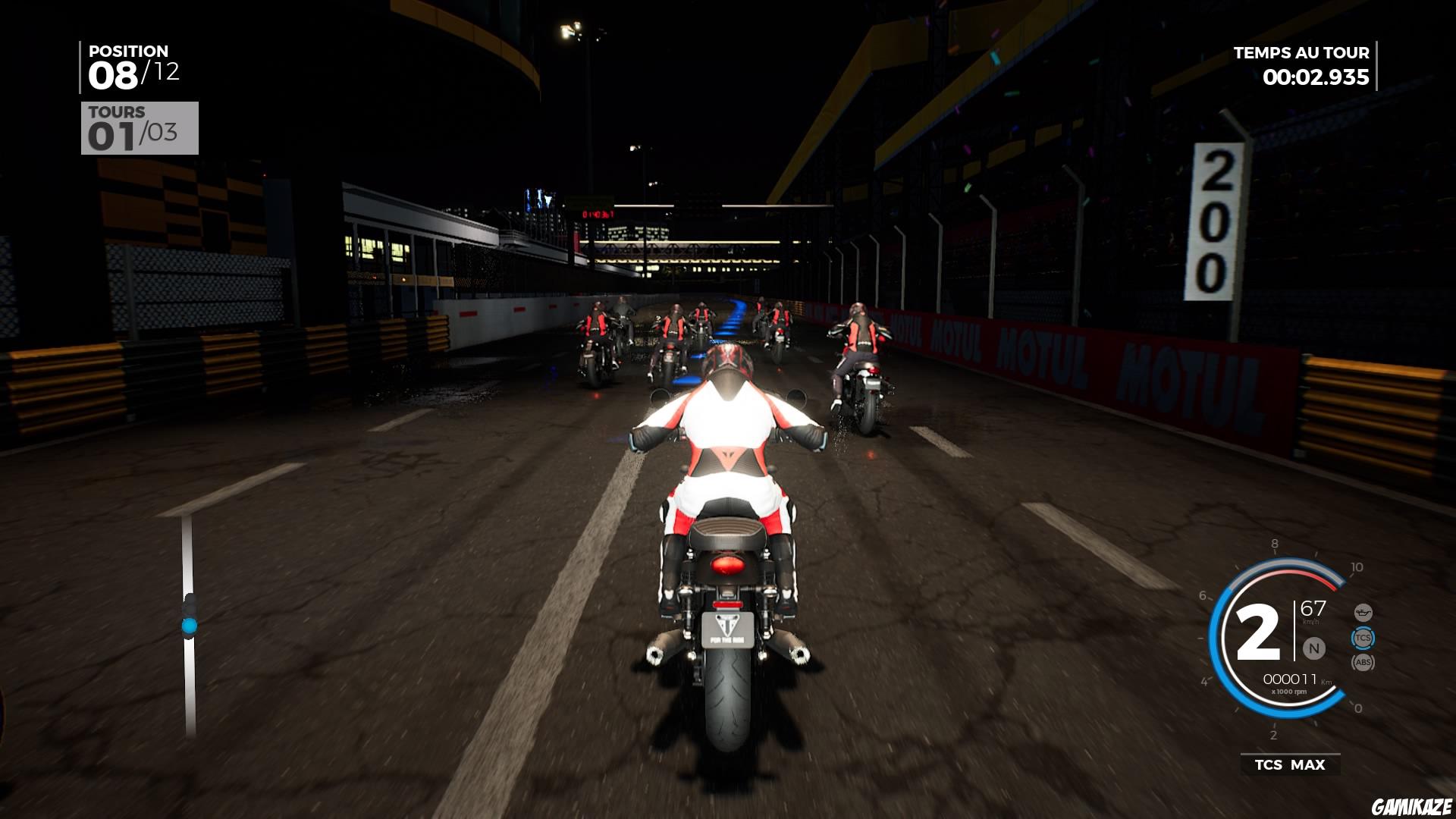Enable the highlighted TCS traction control badge
Screen dimensions: 1456x819
[x=1363, y=638]
